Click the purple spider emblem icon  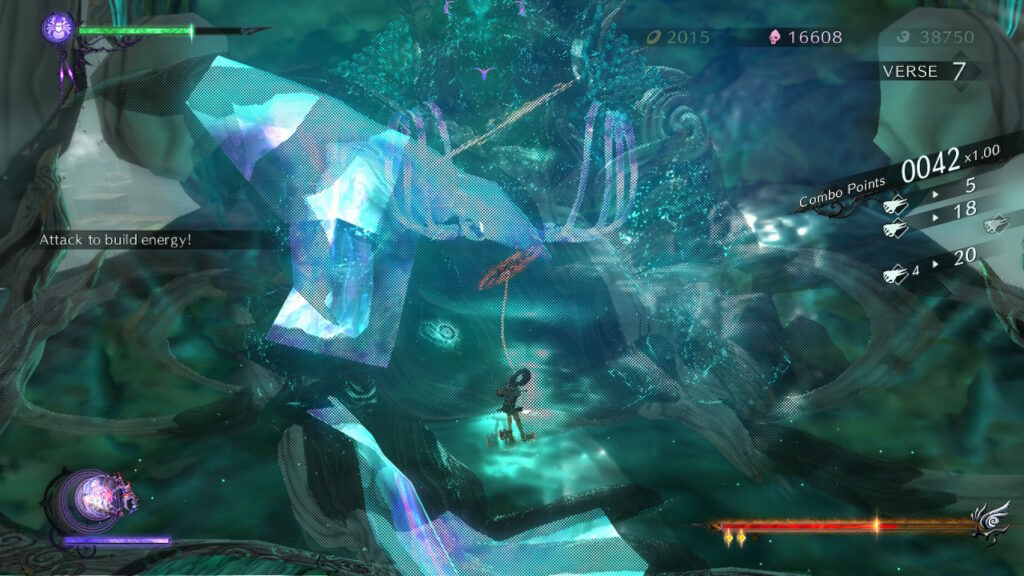57,27
